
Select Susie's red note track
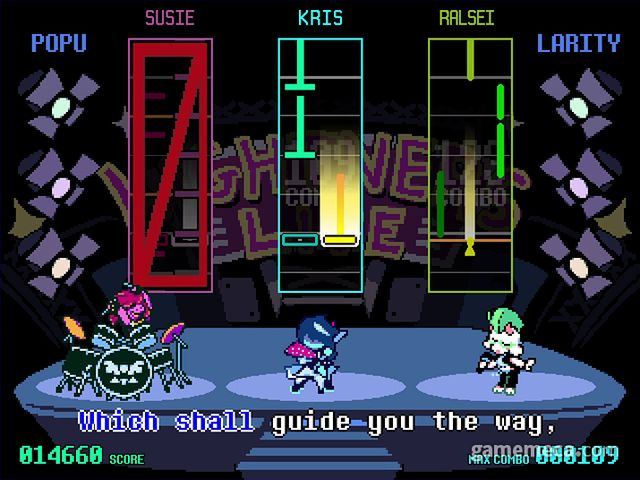click(170, 165)
